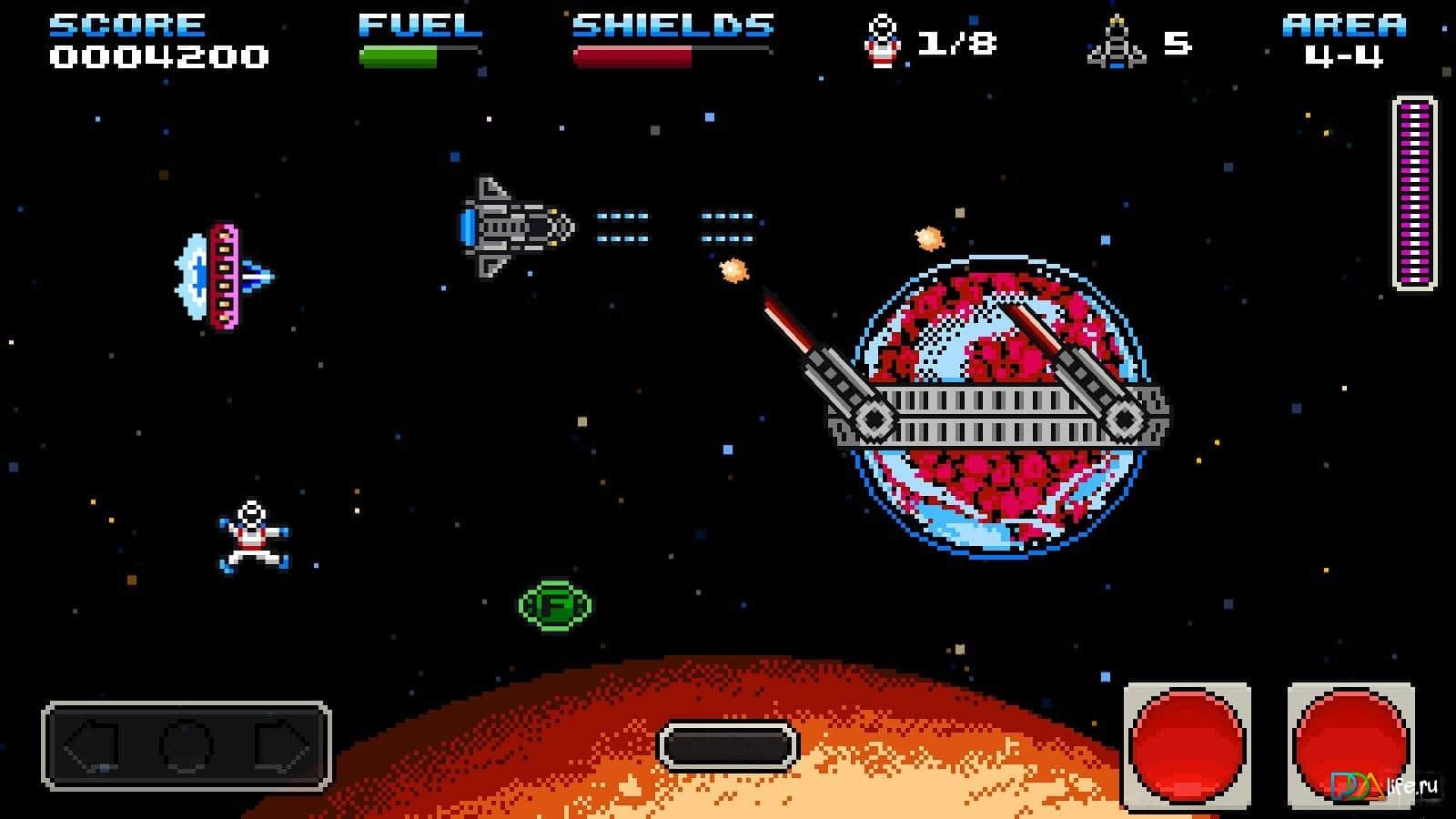The image size is (1456, 819).
Task: Activate the dark pill-shaped button above the planet
Action: click(x=727, y=747)
